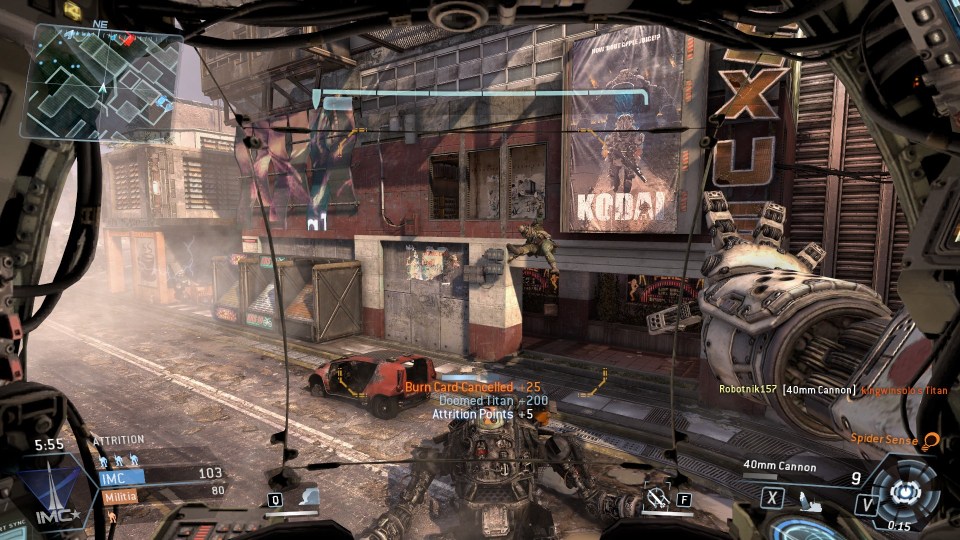Click the radar minimap
Viewport: 960px width, 540px height.
[x=105, y=82]
